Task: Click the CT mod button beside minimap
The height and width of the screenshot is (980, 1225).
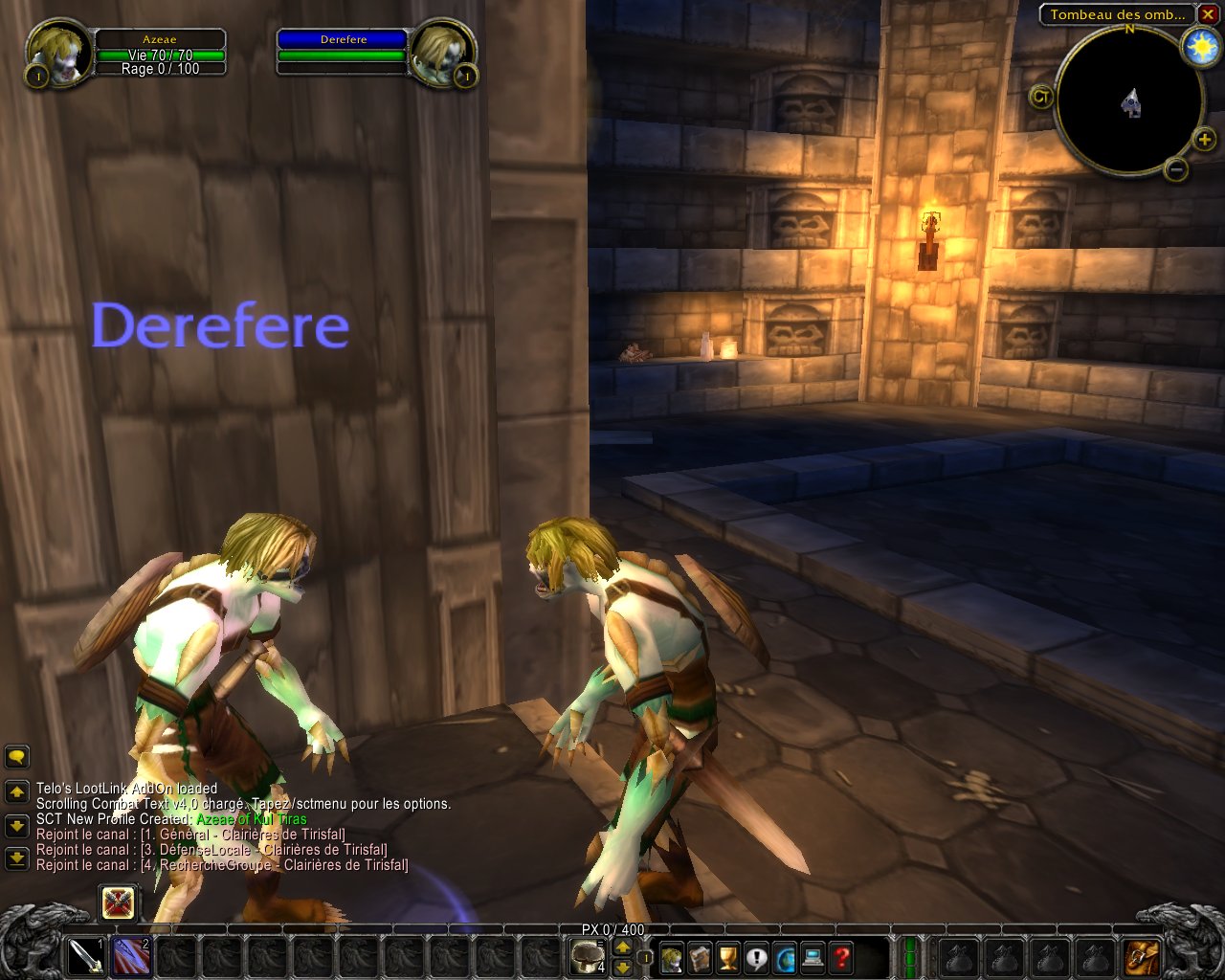Action: 1041,96
